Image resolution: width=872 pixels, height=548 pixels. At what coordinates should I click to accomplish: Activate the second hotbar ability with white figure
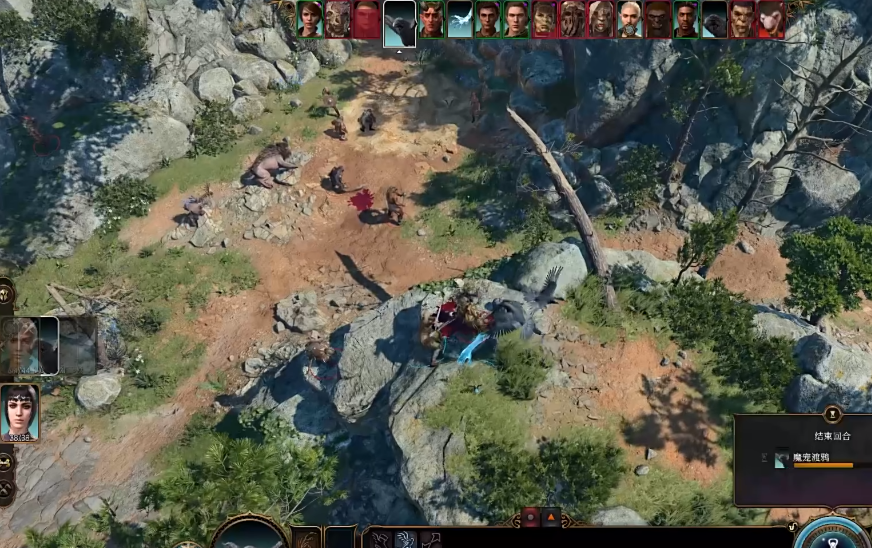tap(406, 539)
